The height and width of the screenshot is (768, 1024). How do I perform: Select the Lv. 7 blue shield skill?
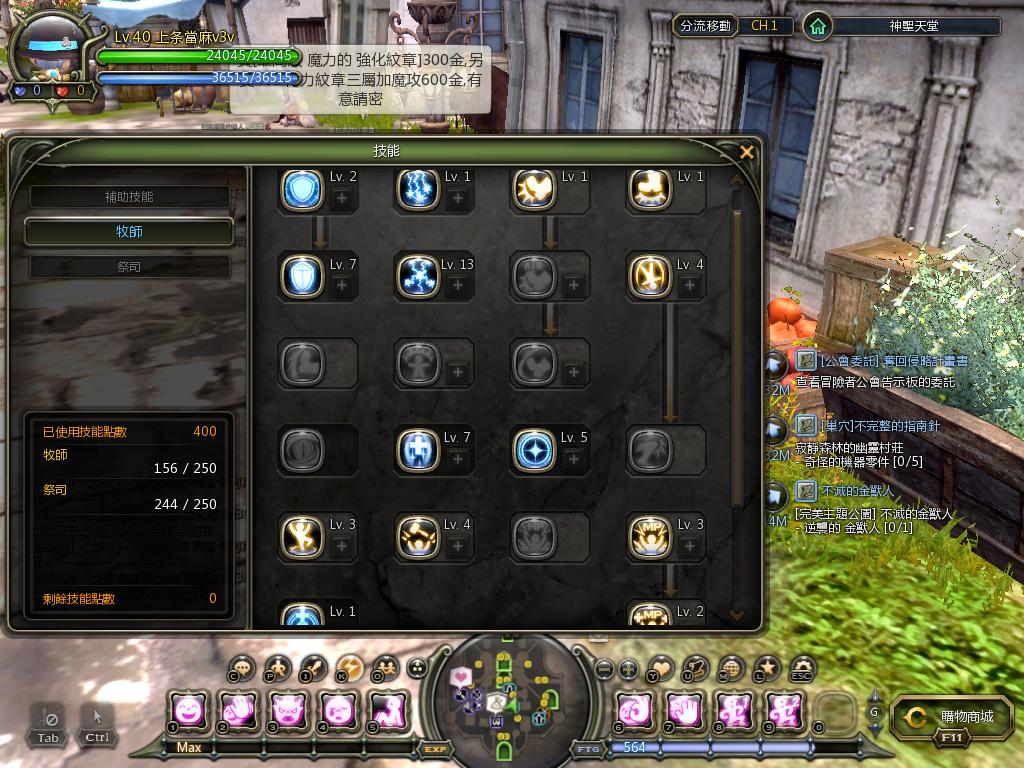click(301, 276)
